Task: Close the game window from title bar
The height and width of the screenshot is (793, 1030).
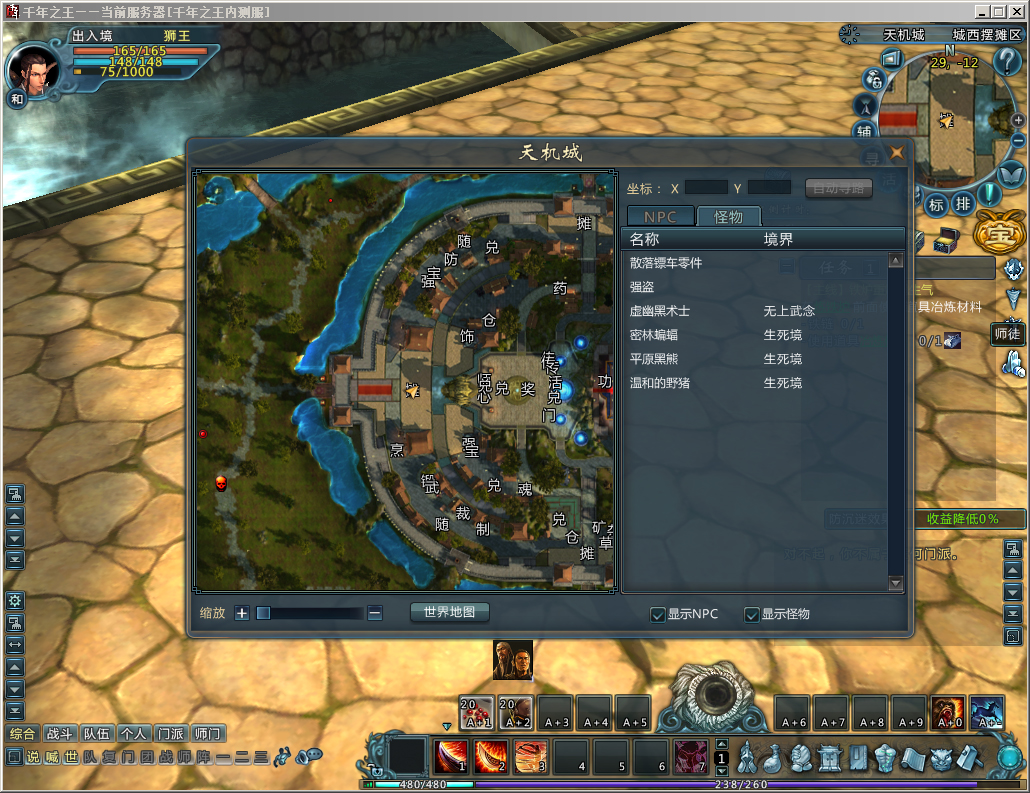Action: point(1016,11)
